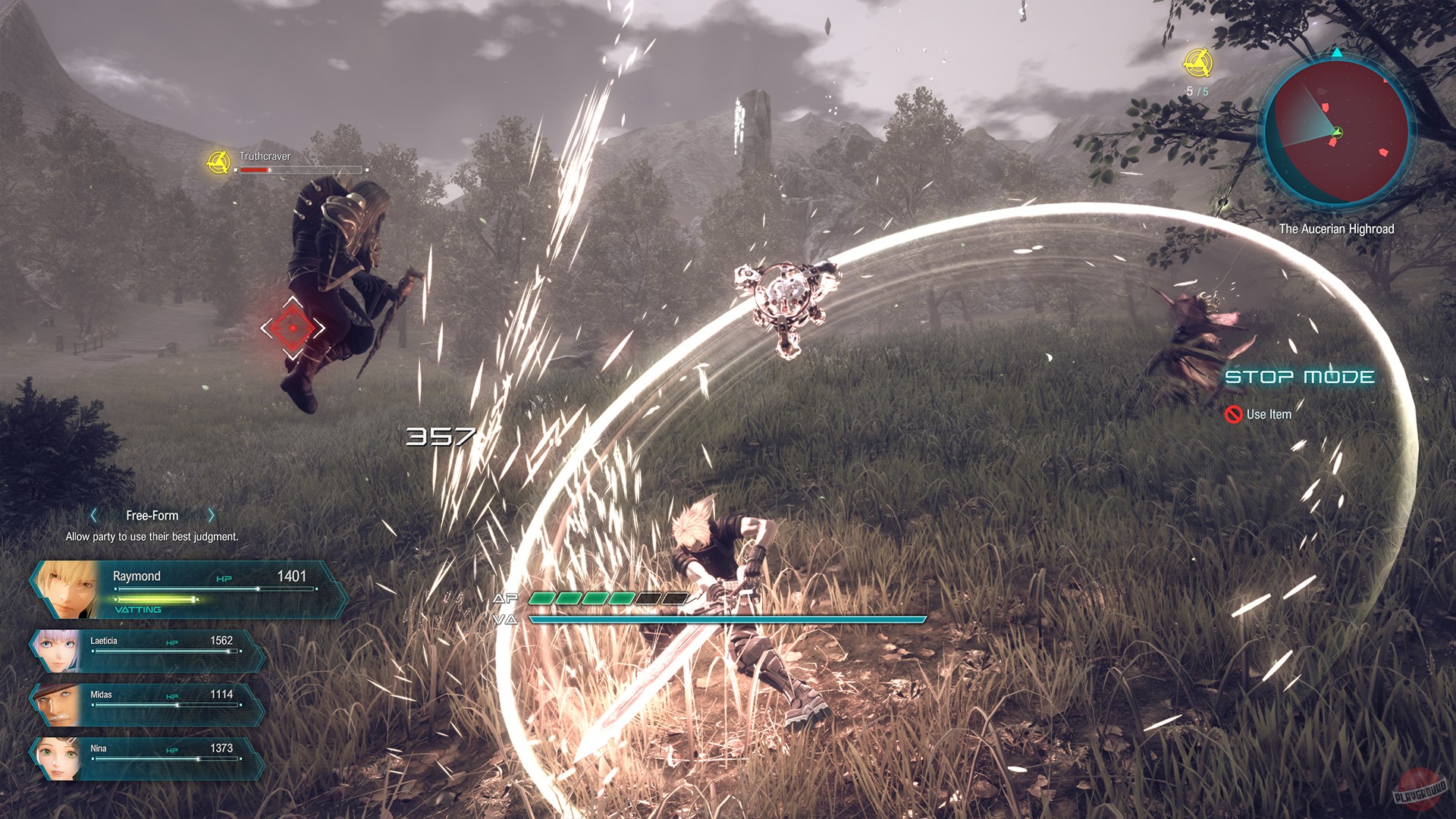The image size is (1456, 819).
Task: Click Truthcraver's HP bar
Action: (x=300, y=170)
